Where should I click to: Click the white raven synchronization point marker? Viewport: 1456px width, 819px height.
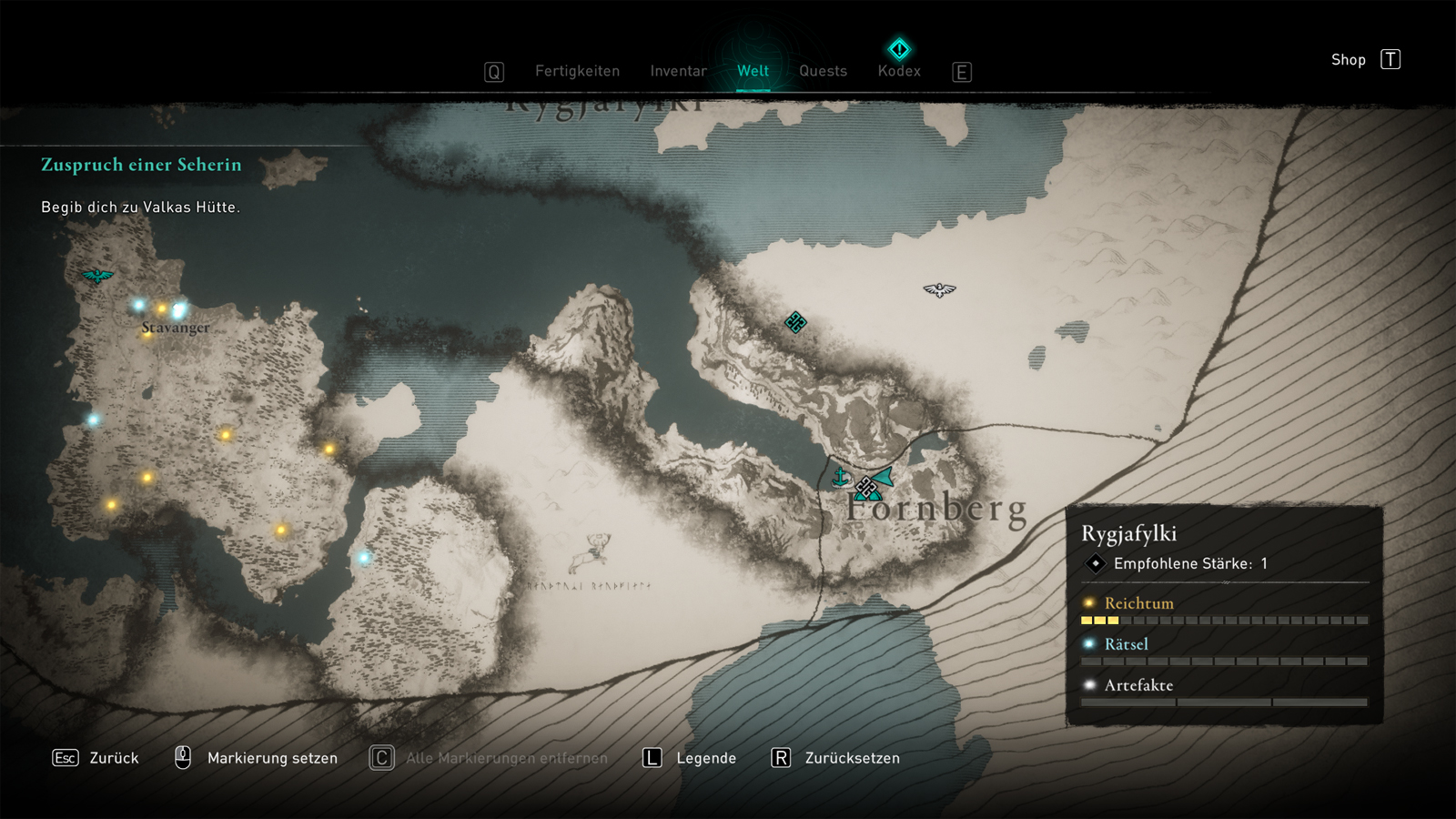939,290
